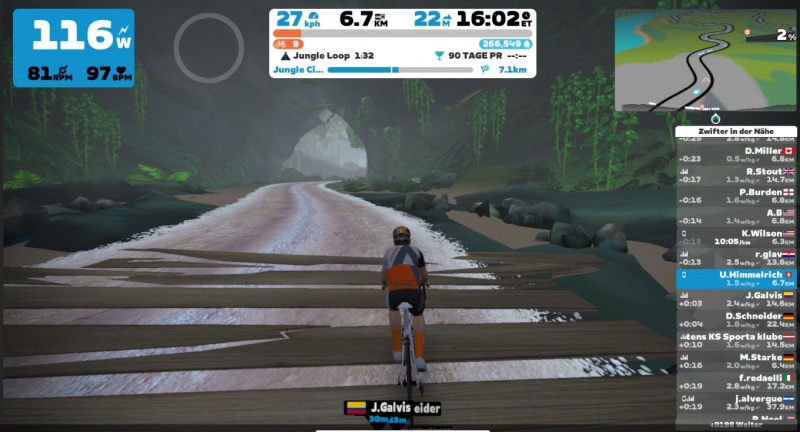The width and height of the screenshot is (800, 432).
Task: Select M.Starke in the nearby riders list
Action: point(736,361)
